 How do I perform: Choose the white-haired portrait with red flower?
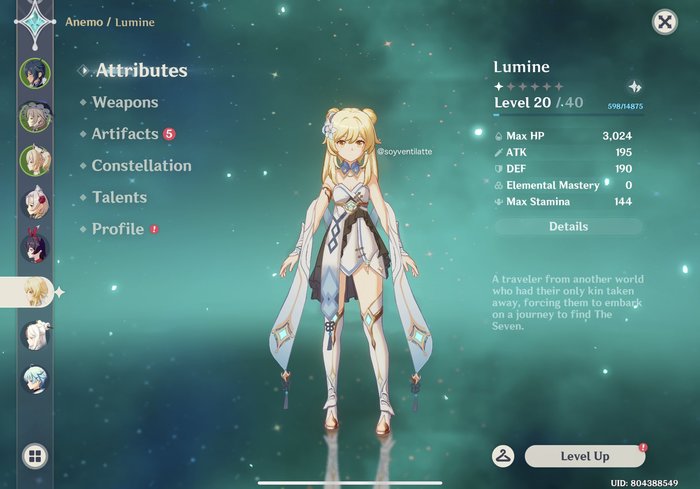(x=35, y=204)
